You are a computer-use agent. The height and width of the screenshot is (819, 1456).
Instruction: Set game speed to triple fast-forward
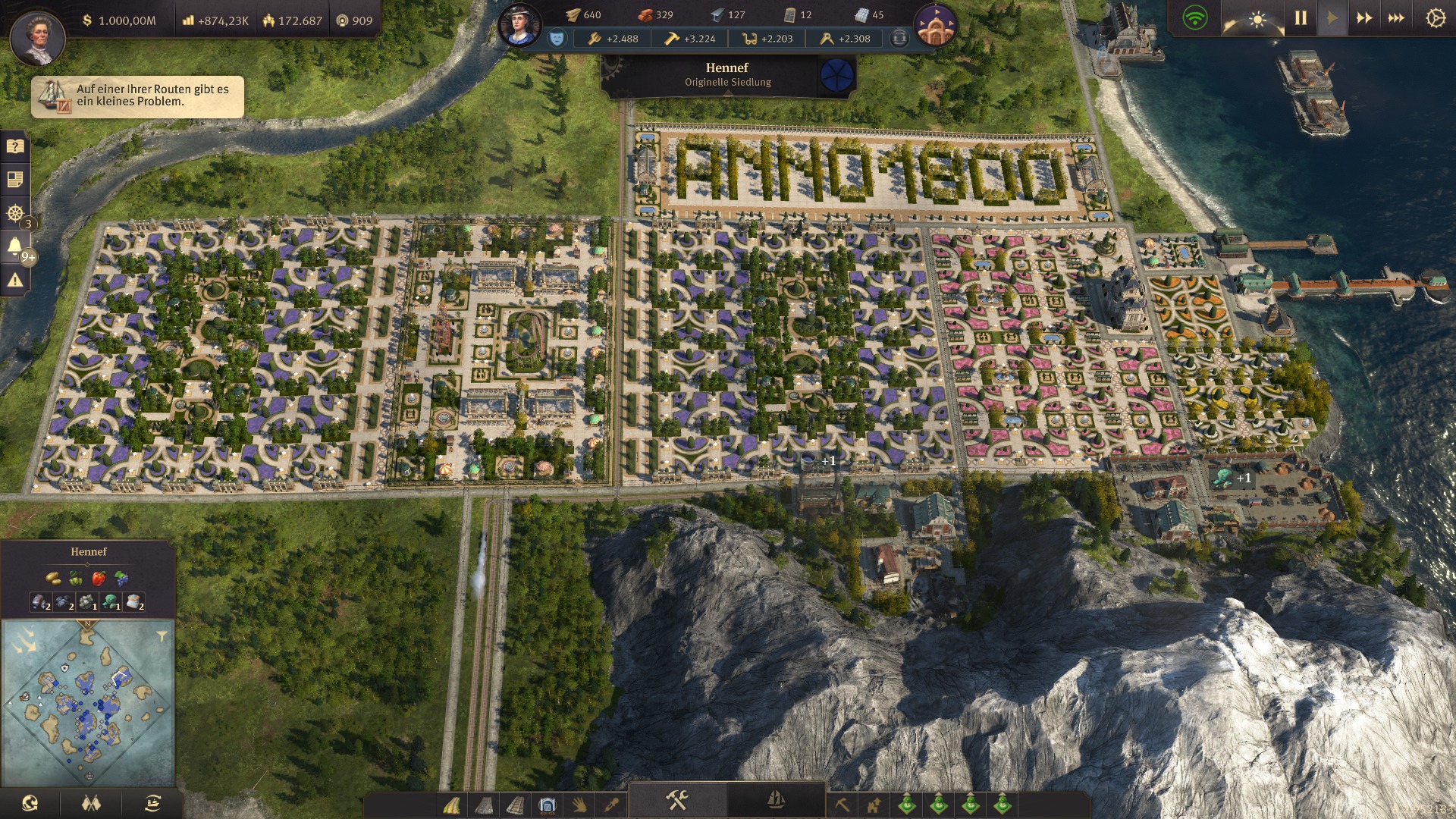click(1395, 18)
